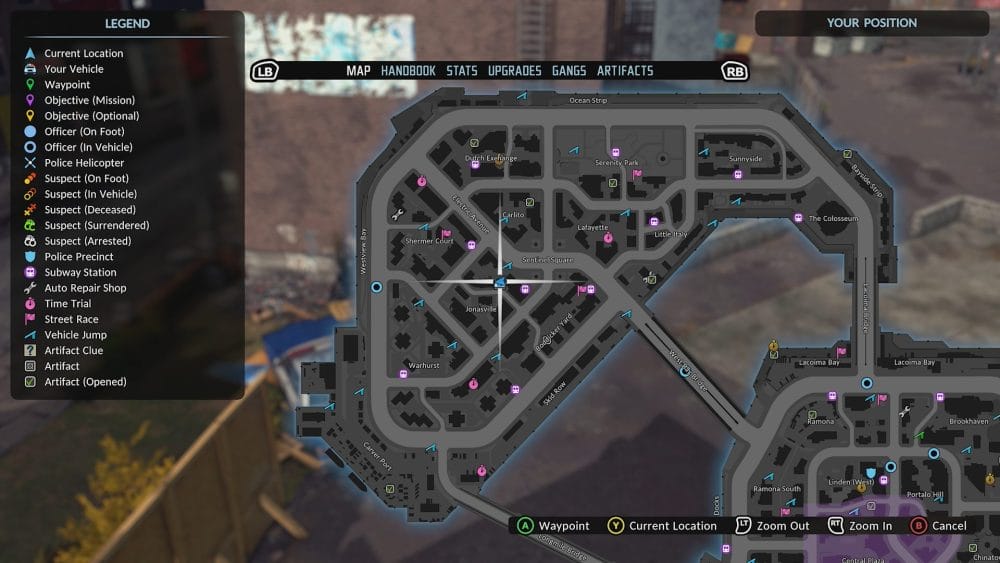Select the Gangs tab

click(569, 71)
